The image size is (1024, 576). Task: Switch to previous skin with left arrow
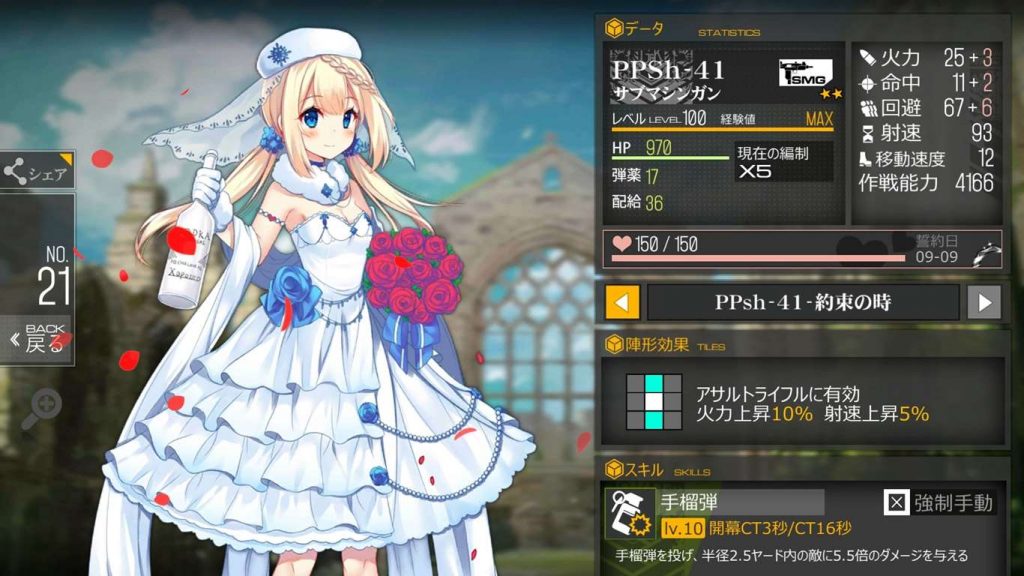[623, 302]
